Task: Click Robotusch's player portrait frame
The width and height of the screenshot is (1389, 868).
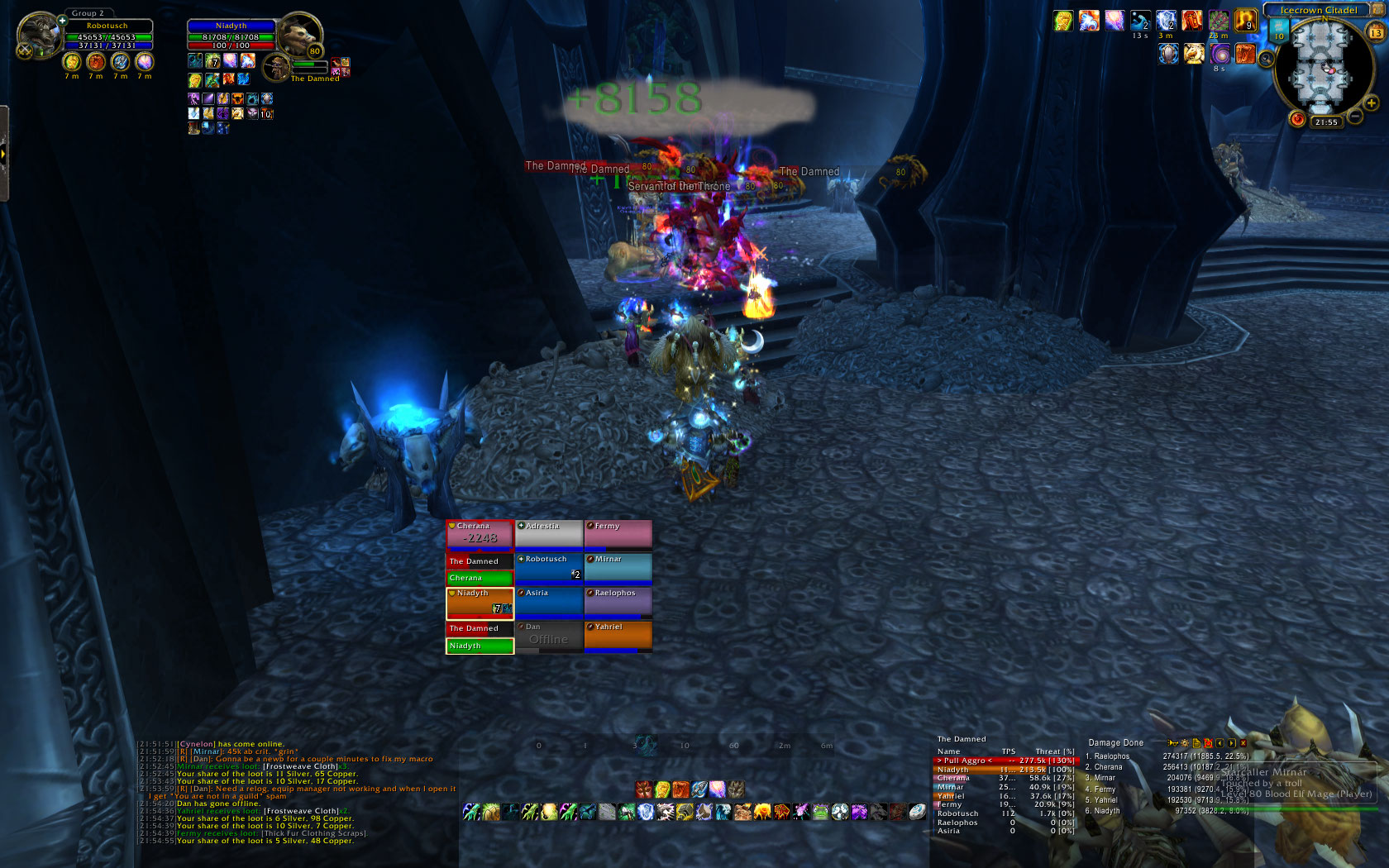Action: (39, 36)
